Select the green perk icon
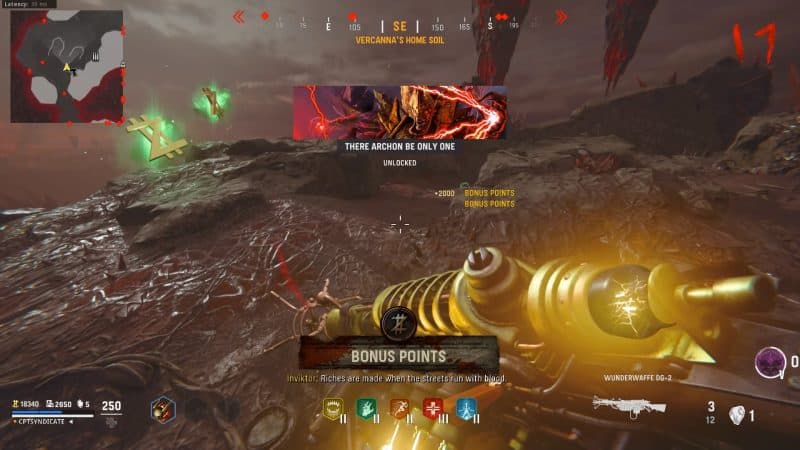This screenshot has width=800, height=450. [x=367, y=408]
